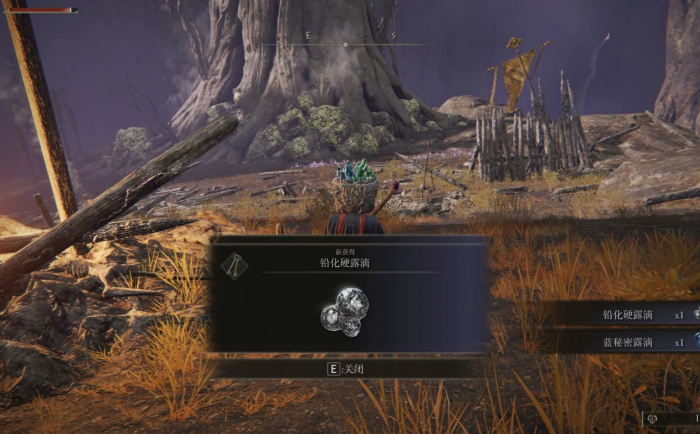Click the diamond category icon on the popup
The height and width of the screenshot is (434, 700).
point(234,263)
